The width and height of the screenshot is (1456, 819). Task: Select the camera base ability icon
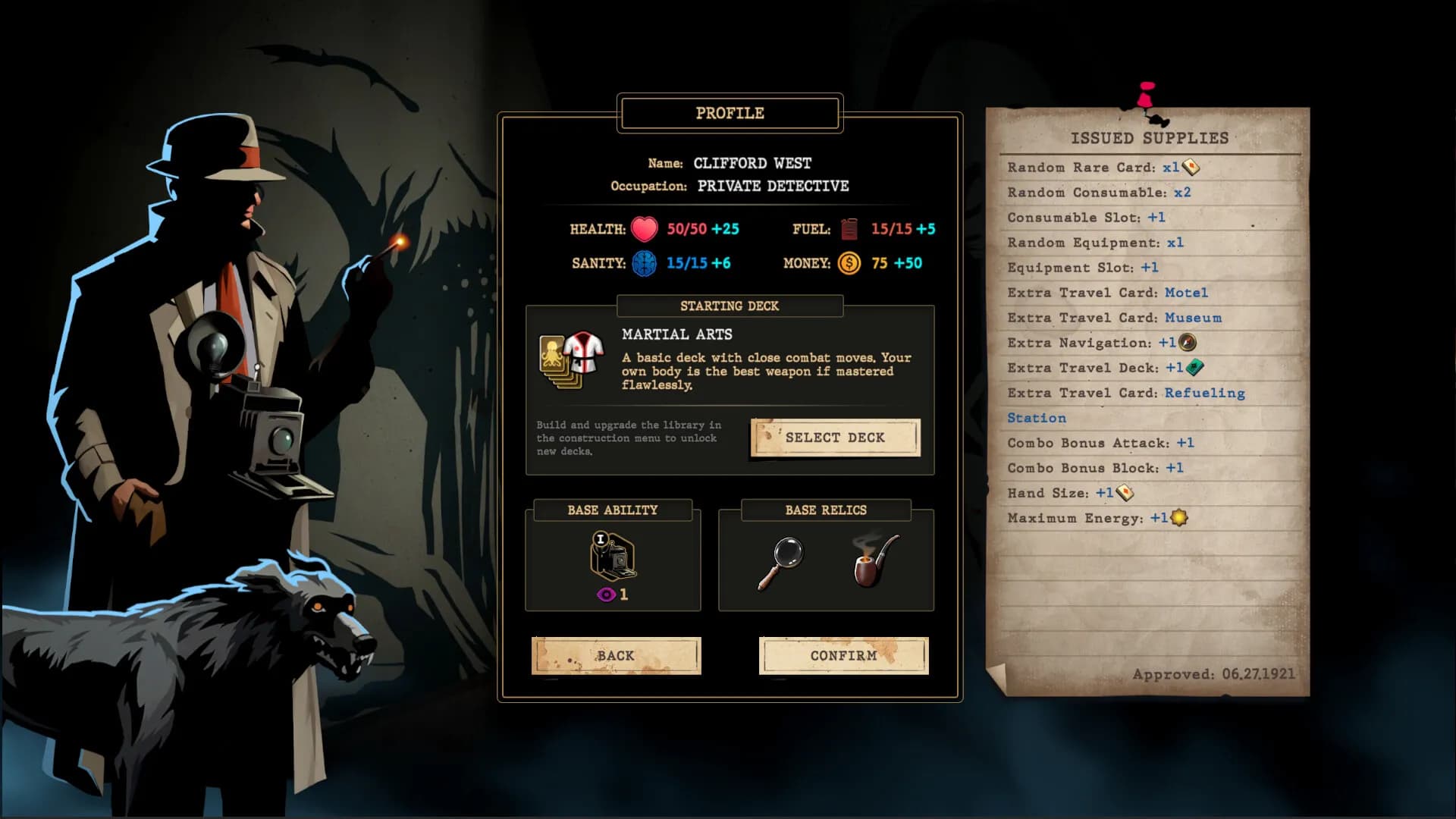(613, 556)
